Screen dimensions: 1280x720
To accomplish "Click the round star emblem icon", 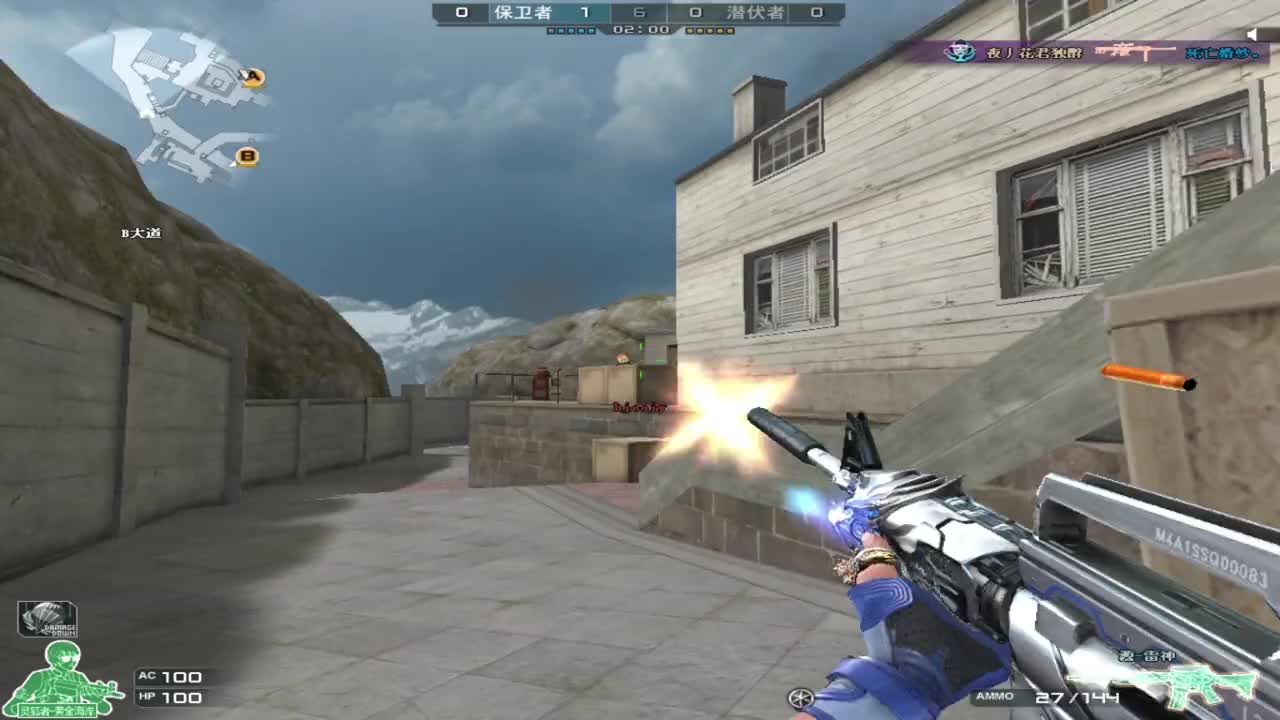I will tap(800, 698).
